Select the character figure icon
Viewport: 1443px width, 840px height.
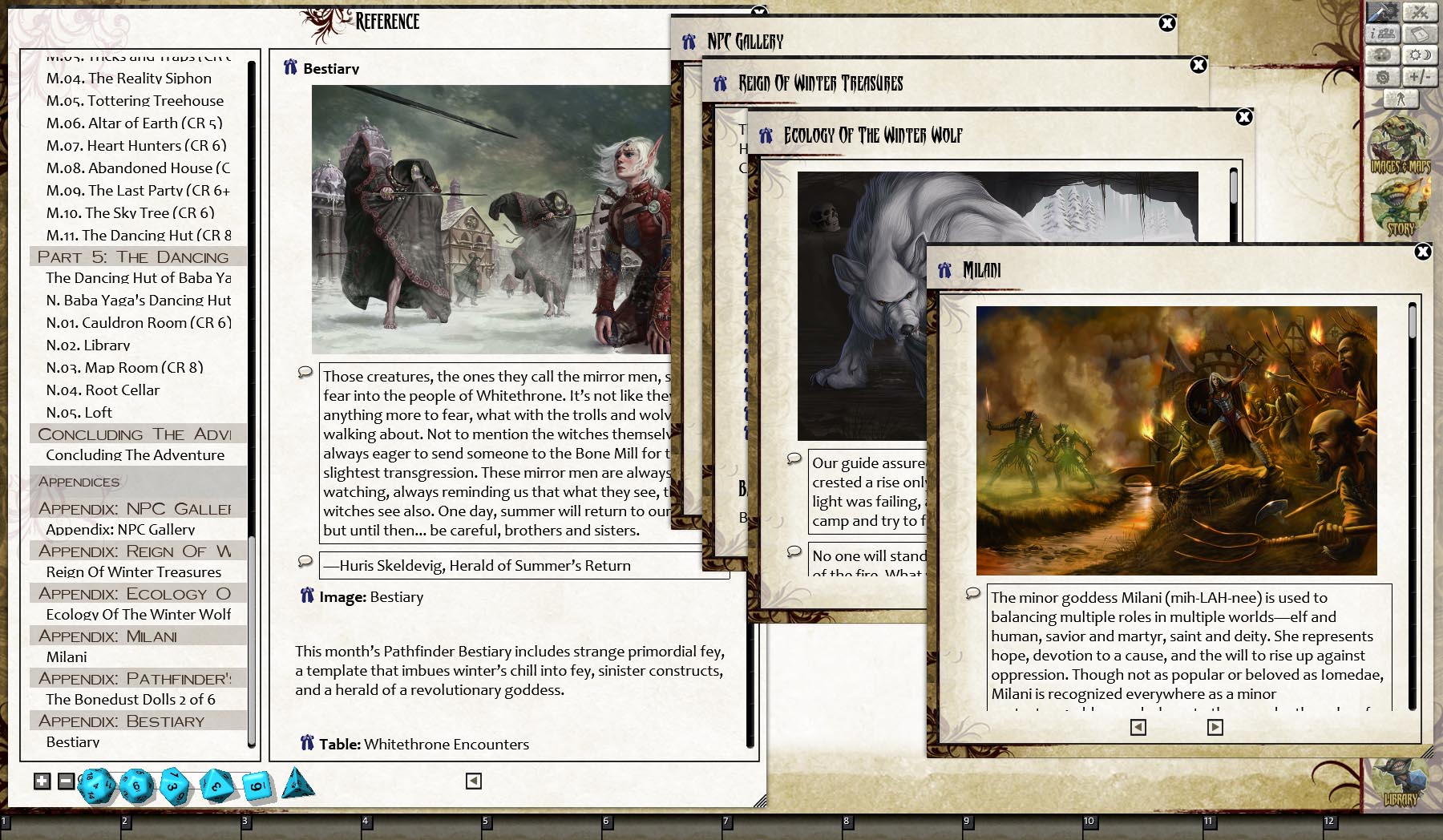click(x=1401, y=99)
